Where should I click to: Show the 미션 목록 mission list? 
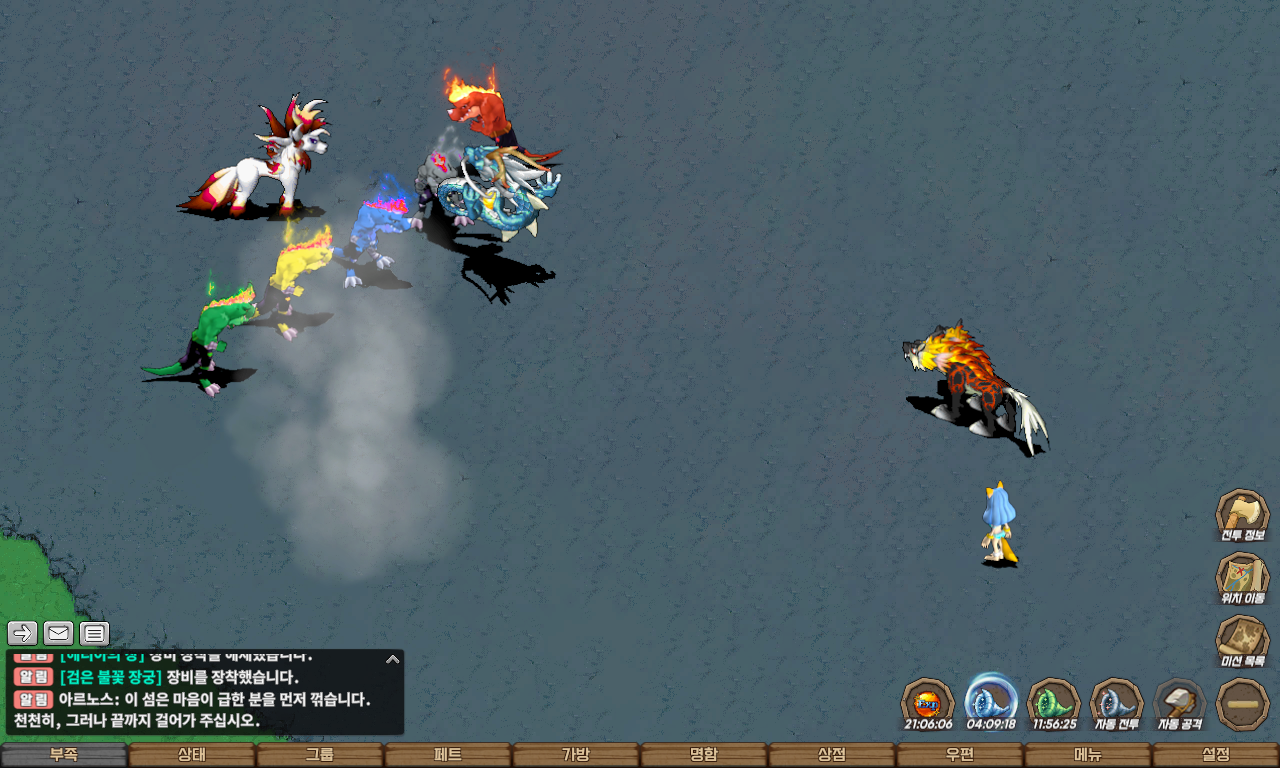(x=1242, y=641)
